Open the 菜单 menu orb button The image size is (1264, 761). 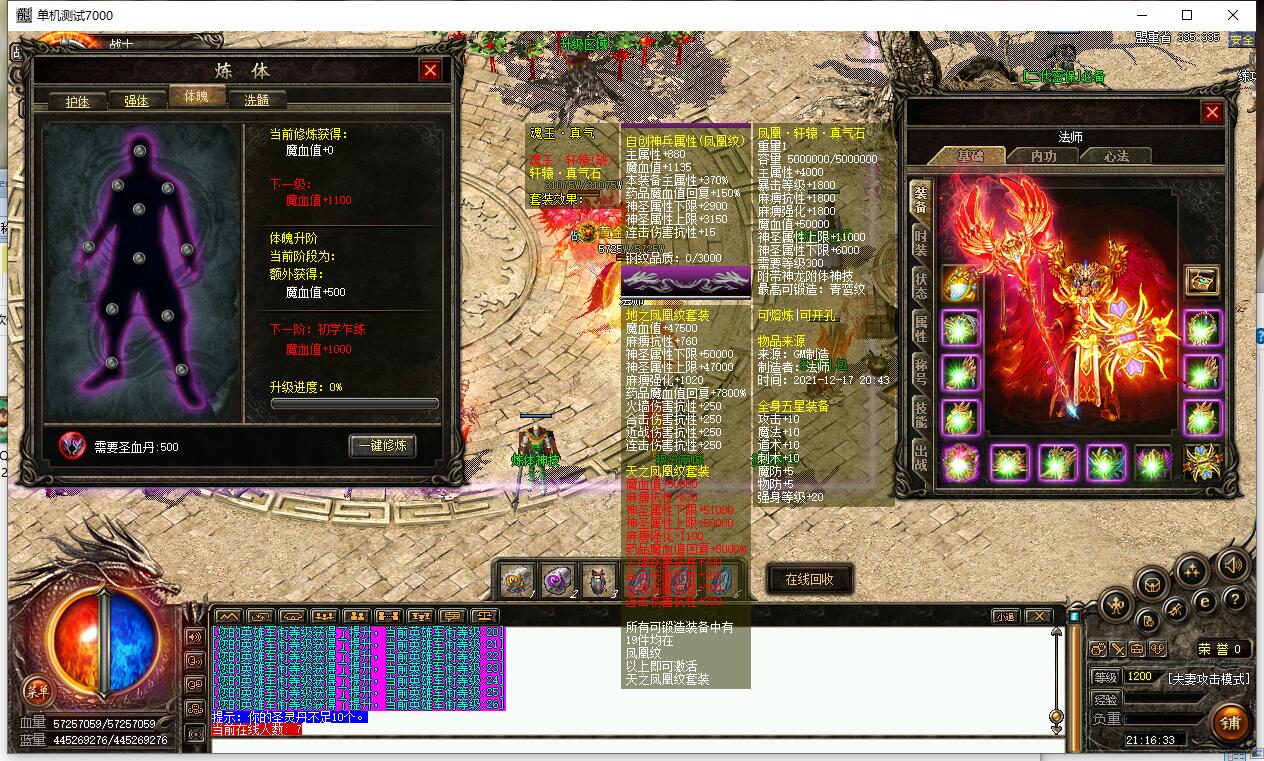point(38,689)
